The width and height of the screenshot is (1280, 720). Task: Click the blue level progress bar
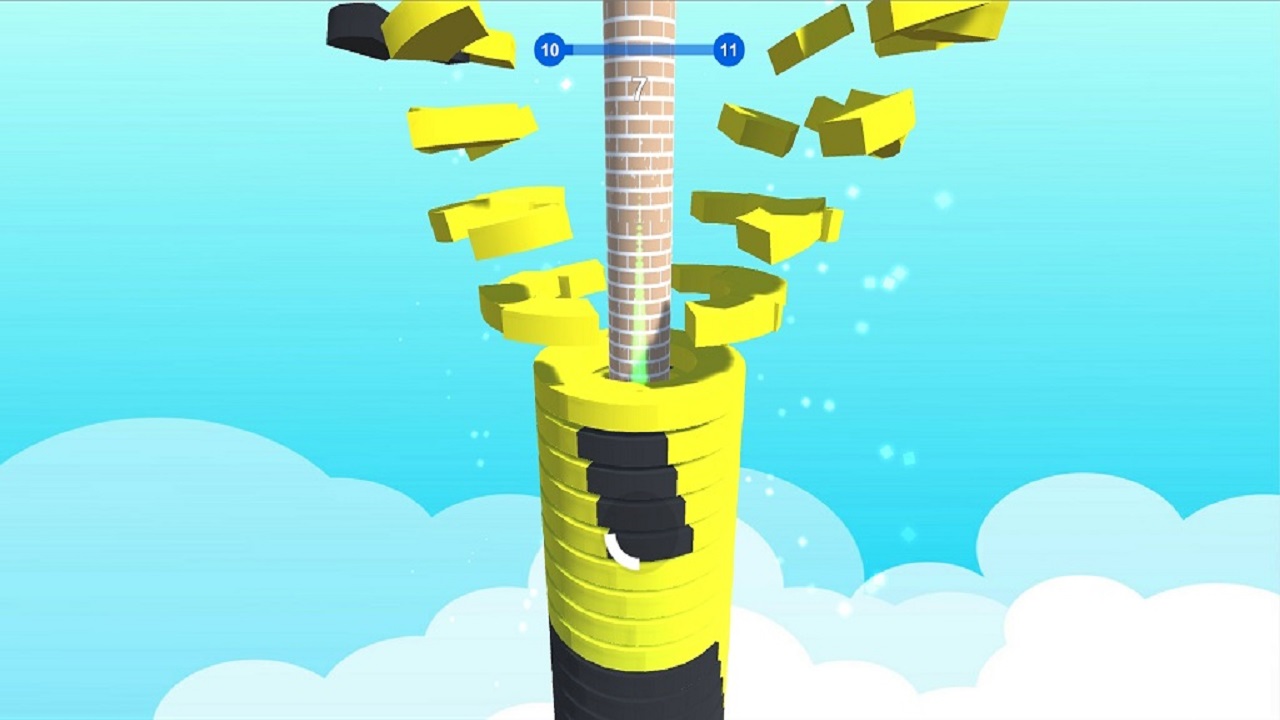point(638,49)
